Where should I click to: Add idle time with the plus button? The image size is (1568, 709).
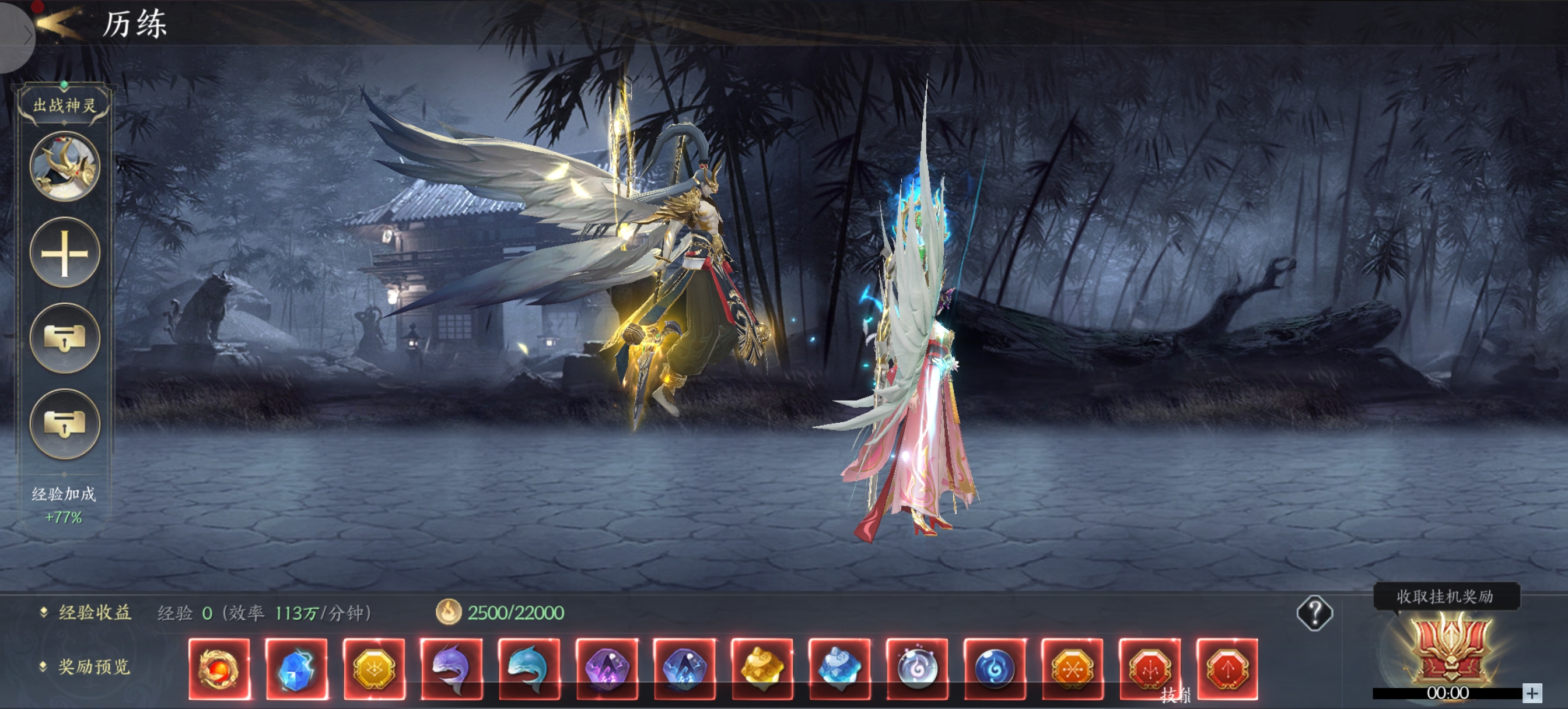[1532, 693]
